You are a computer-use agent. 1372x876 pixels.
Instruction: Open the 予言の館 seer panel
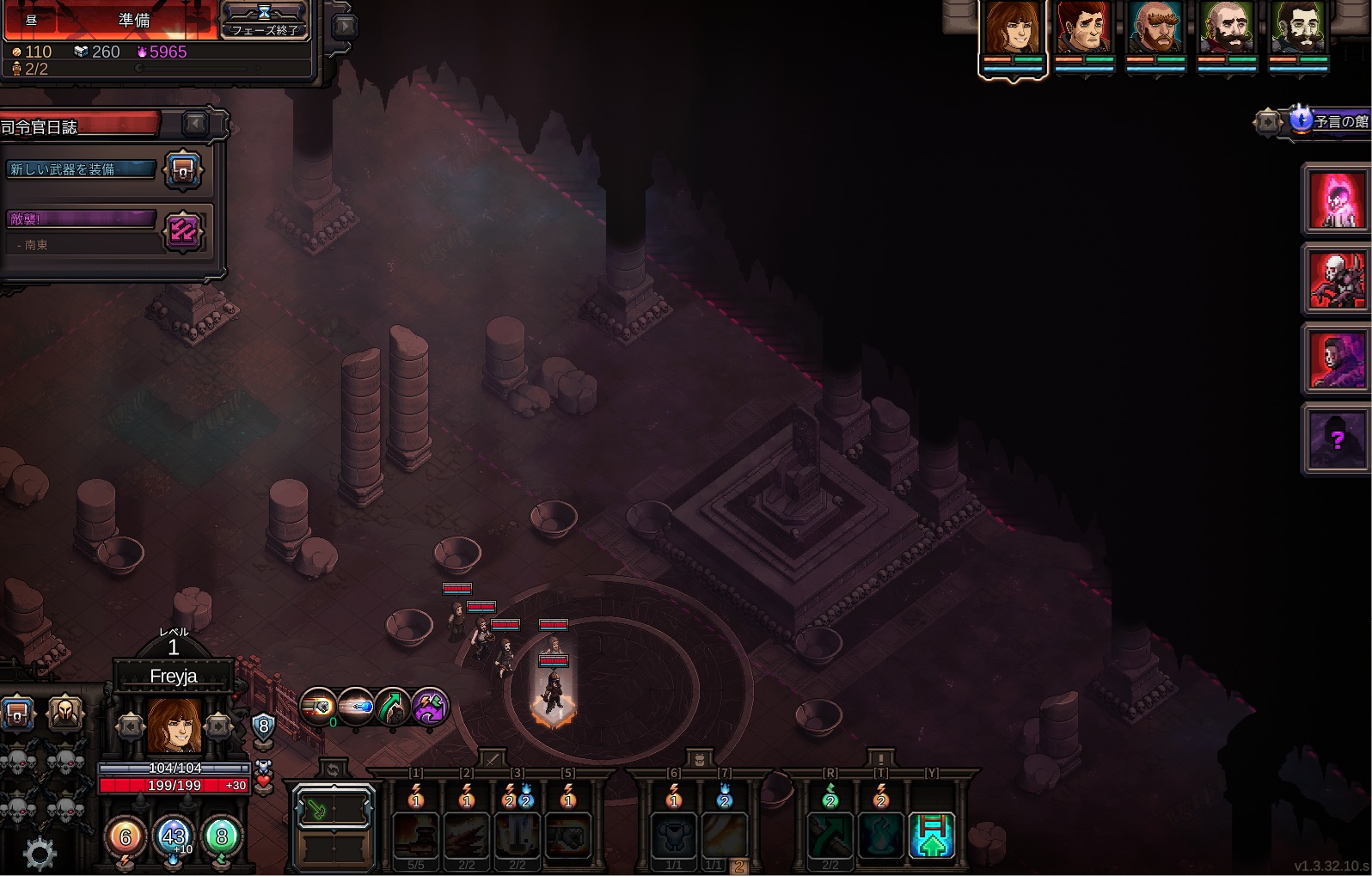coord(1330,121)
